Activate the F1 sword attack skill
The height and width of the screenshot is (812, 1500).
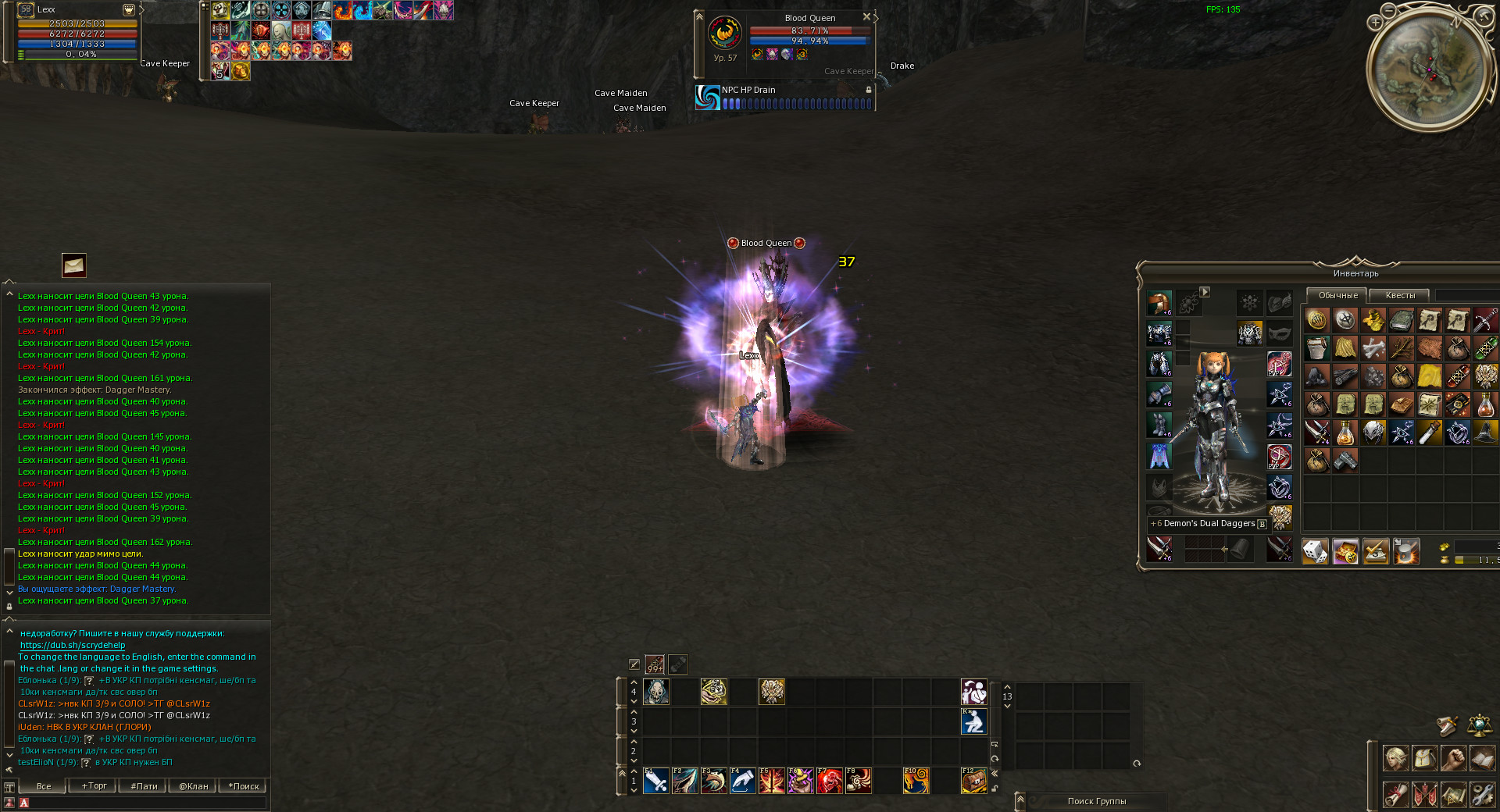tap(655, 780)
